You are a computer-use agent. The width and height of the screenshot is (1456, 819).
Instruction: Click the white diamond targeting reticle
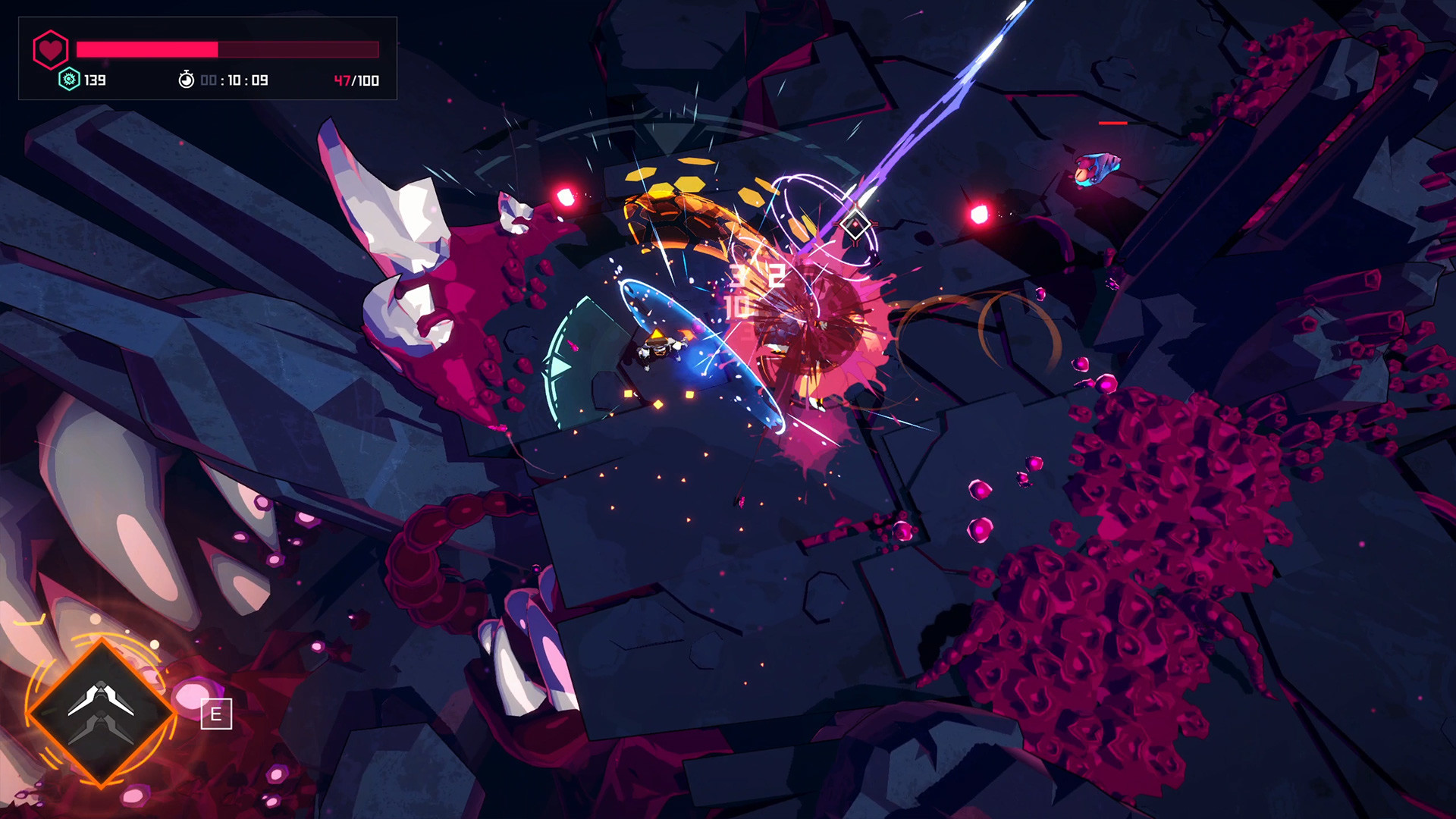(x=855, y=222)
